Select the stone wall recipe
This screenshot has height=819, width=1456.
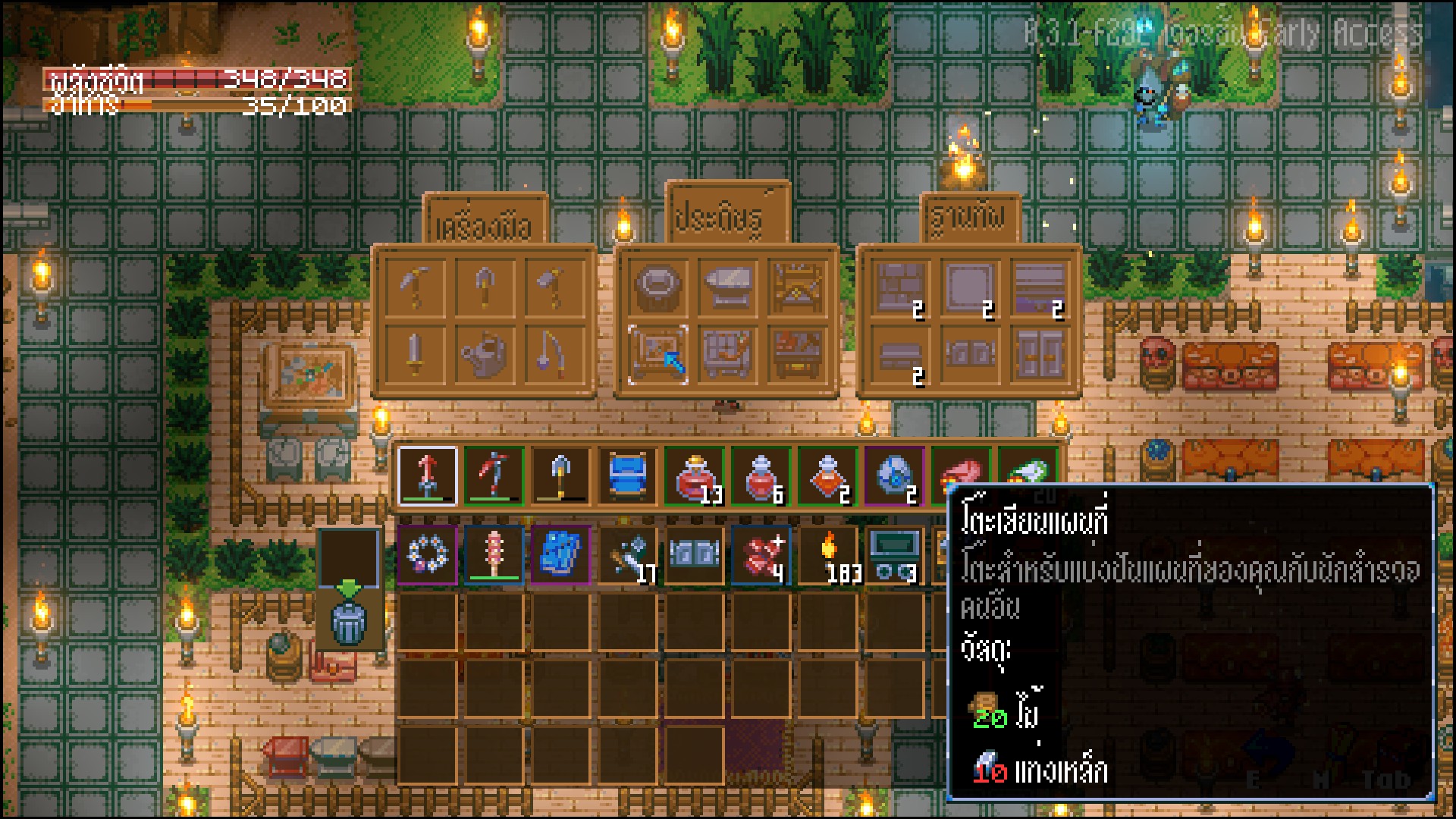pos(900,287)
